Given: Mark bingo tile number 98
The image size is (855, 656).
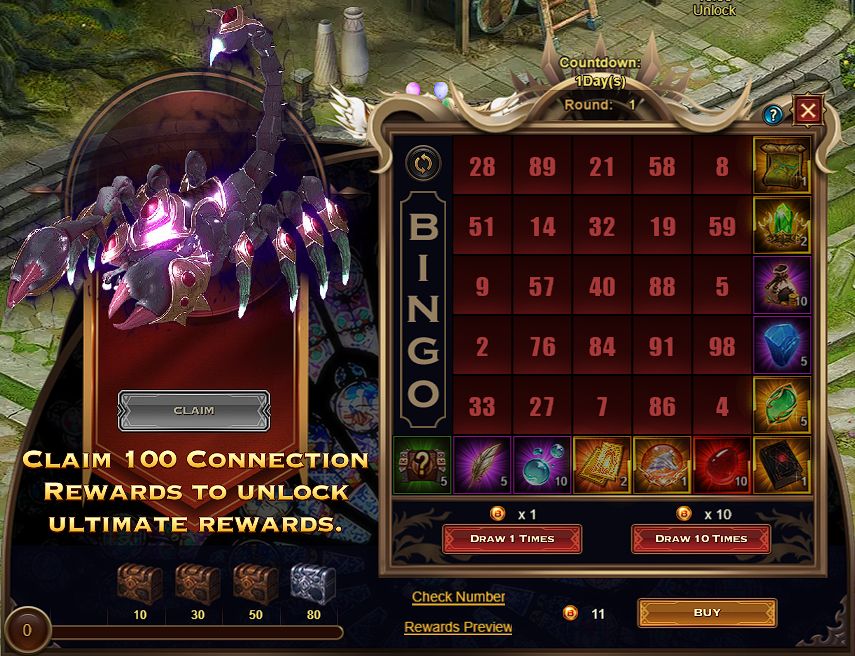Looking at the screenshot, I should coord(722,347).
